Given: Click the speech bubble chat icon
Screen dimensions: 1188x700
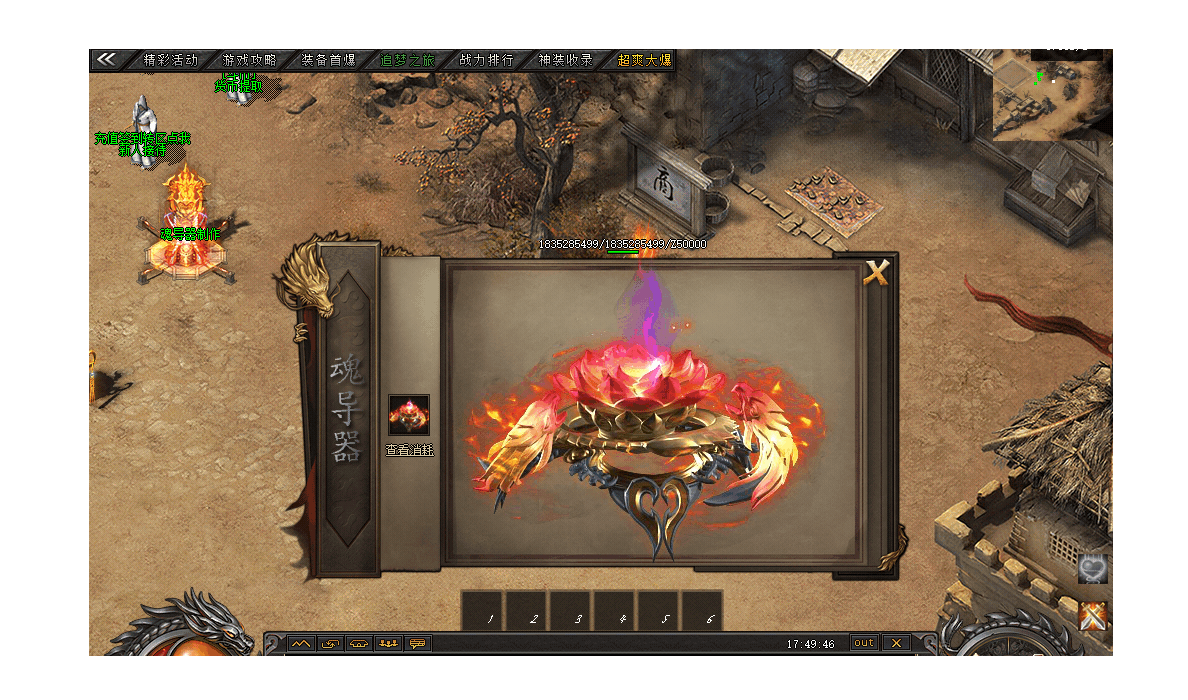Looking at the screenshot, I should [x=417, y=643].
